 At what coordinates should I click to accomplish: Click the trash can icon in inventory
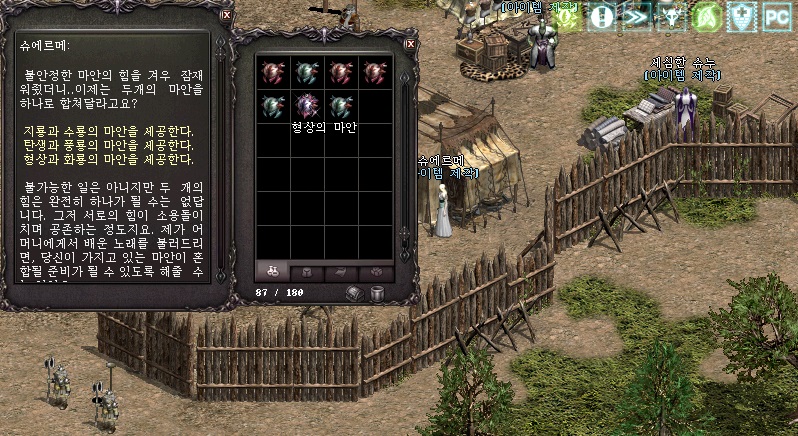pos(377,293)
